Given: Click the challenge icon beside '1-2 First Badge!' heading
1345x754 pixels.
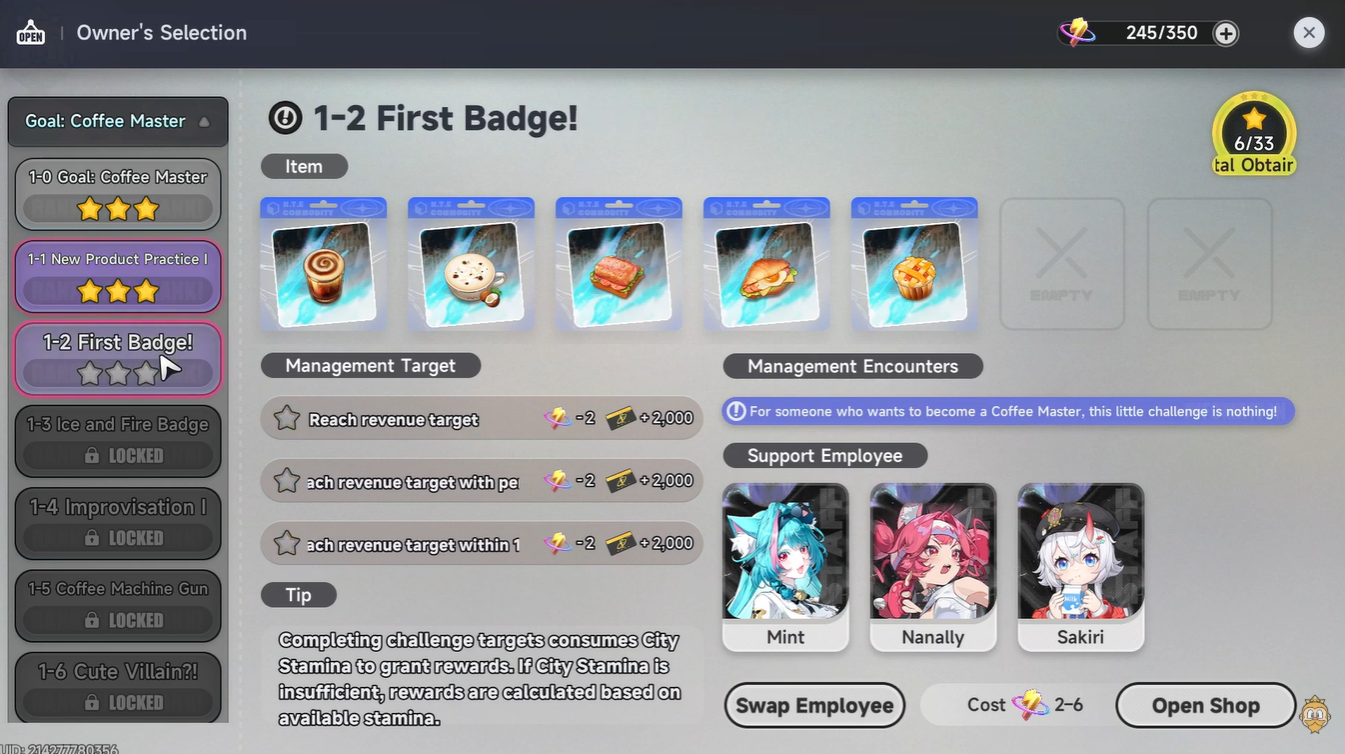Looking at the screenshot, I should pos(284,117).
